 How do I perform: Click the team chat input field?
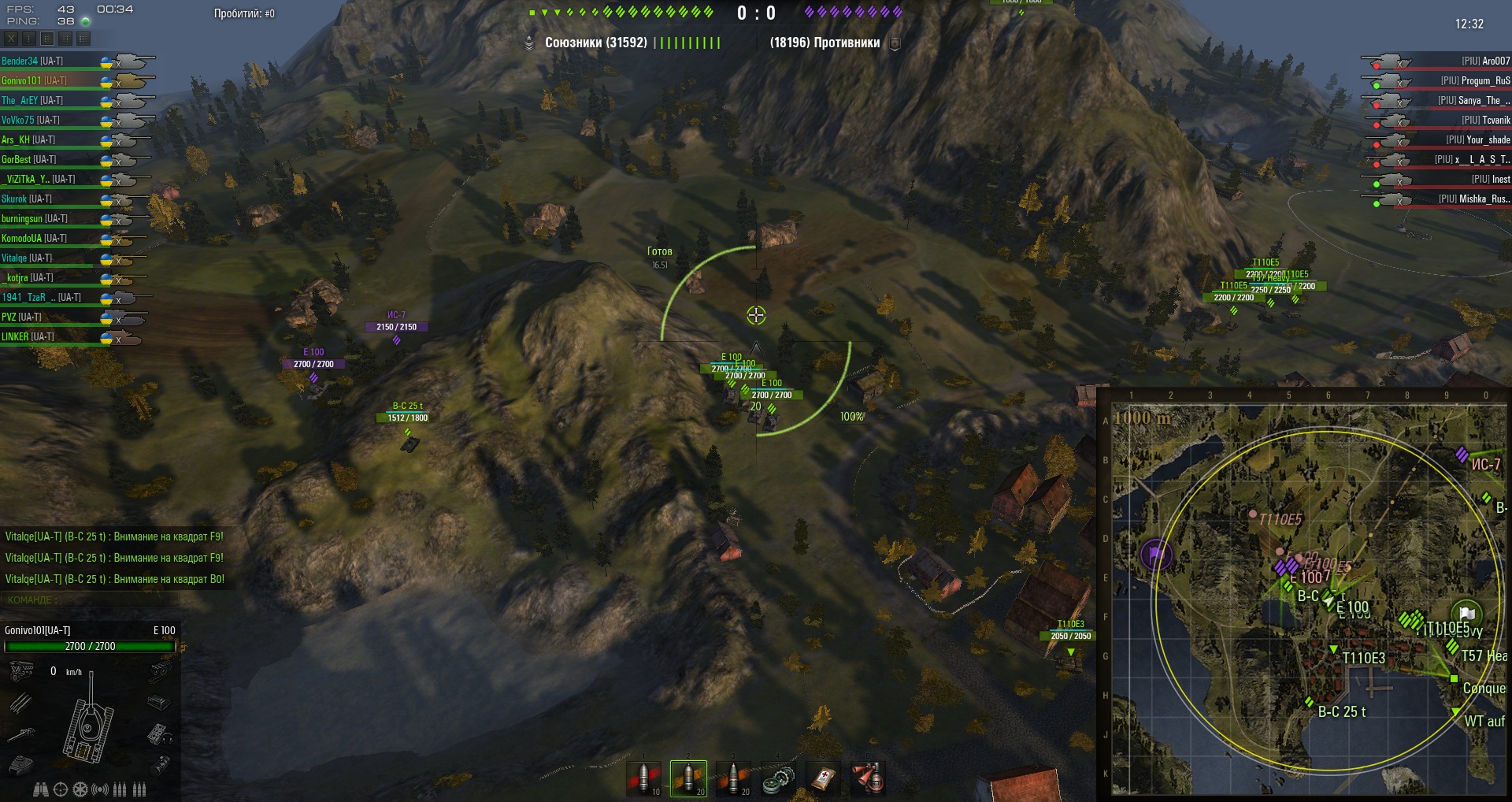point(91,600)
